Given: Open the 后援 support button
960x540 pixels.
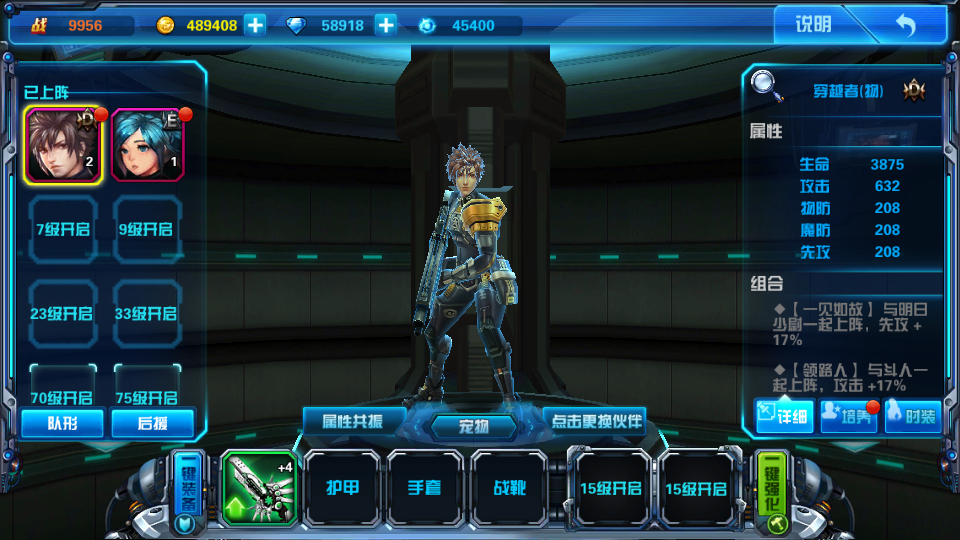Looking at the screenshot, I should pos(152,423).
